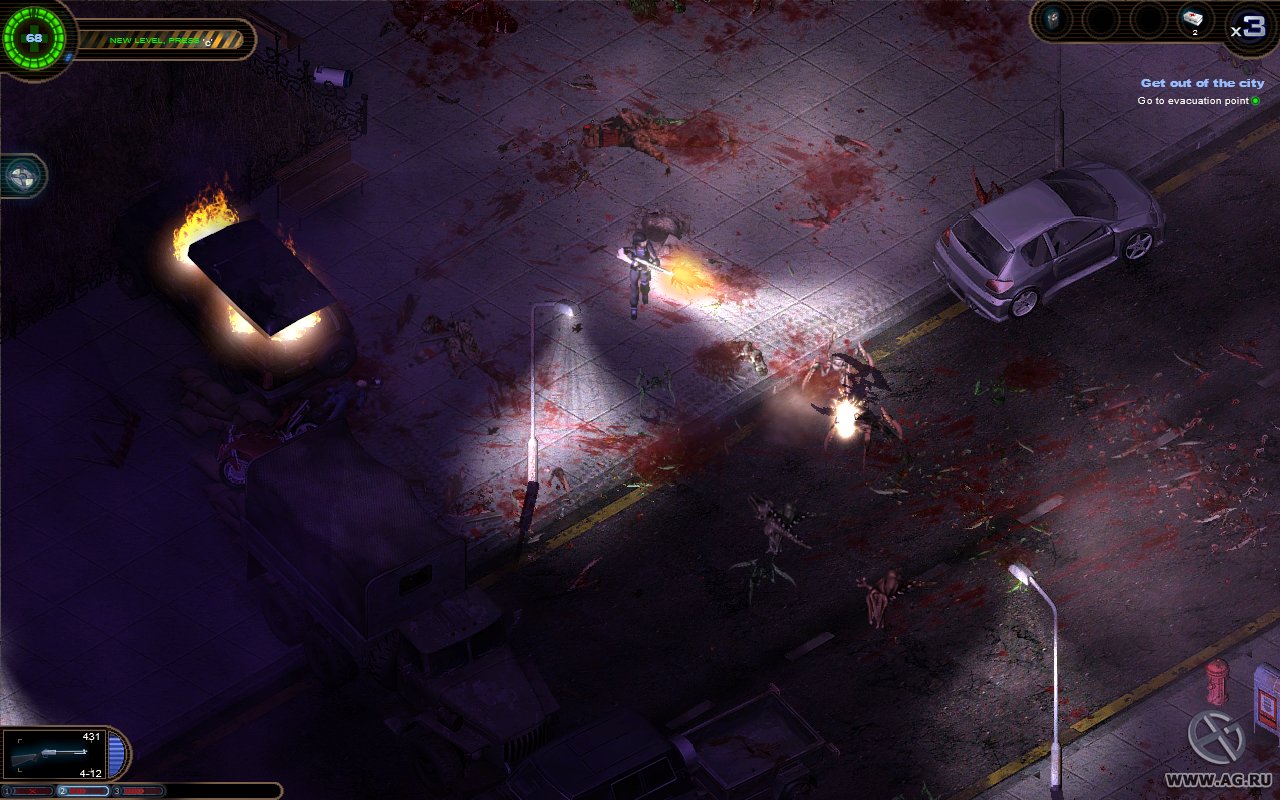Screen dimensions: 1280x800
Task: Click the green evacuation point indicator dot
Action: pyautogui.click(x=1255, y=100)
